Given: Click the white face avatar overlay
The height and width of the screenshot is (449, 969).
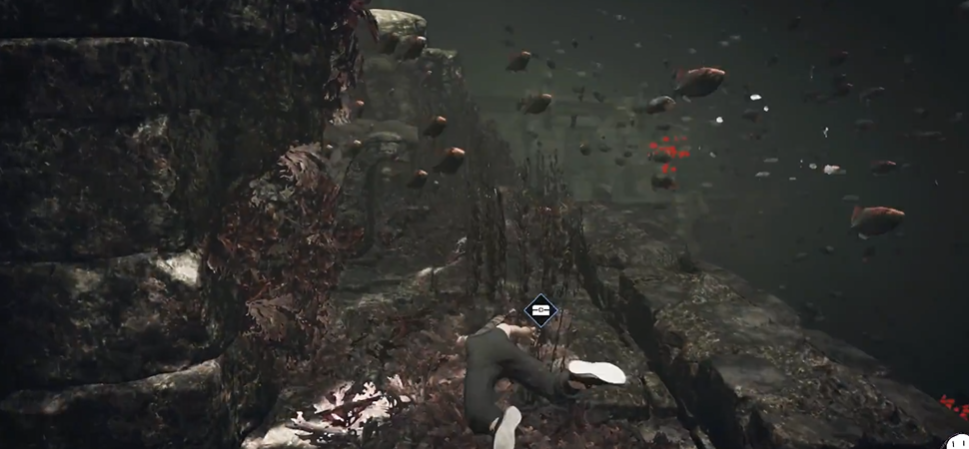Looking at the screenshot, I should tap(958, 440).
